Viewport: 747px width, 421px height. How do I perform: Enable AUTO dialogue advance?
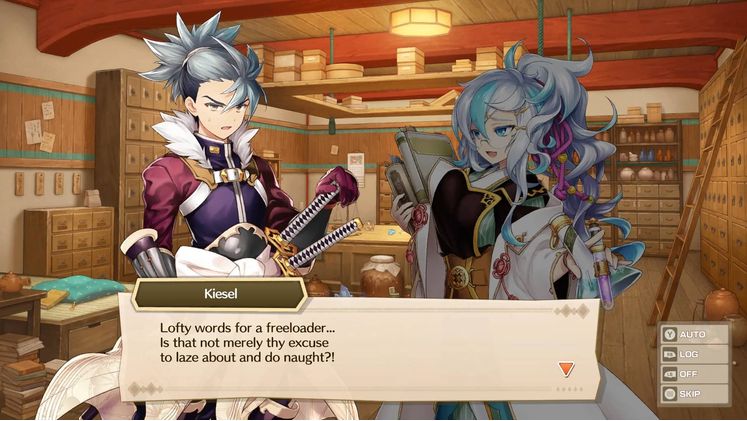coord(692,334)
